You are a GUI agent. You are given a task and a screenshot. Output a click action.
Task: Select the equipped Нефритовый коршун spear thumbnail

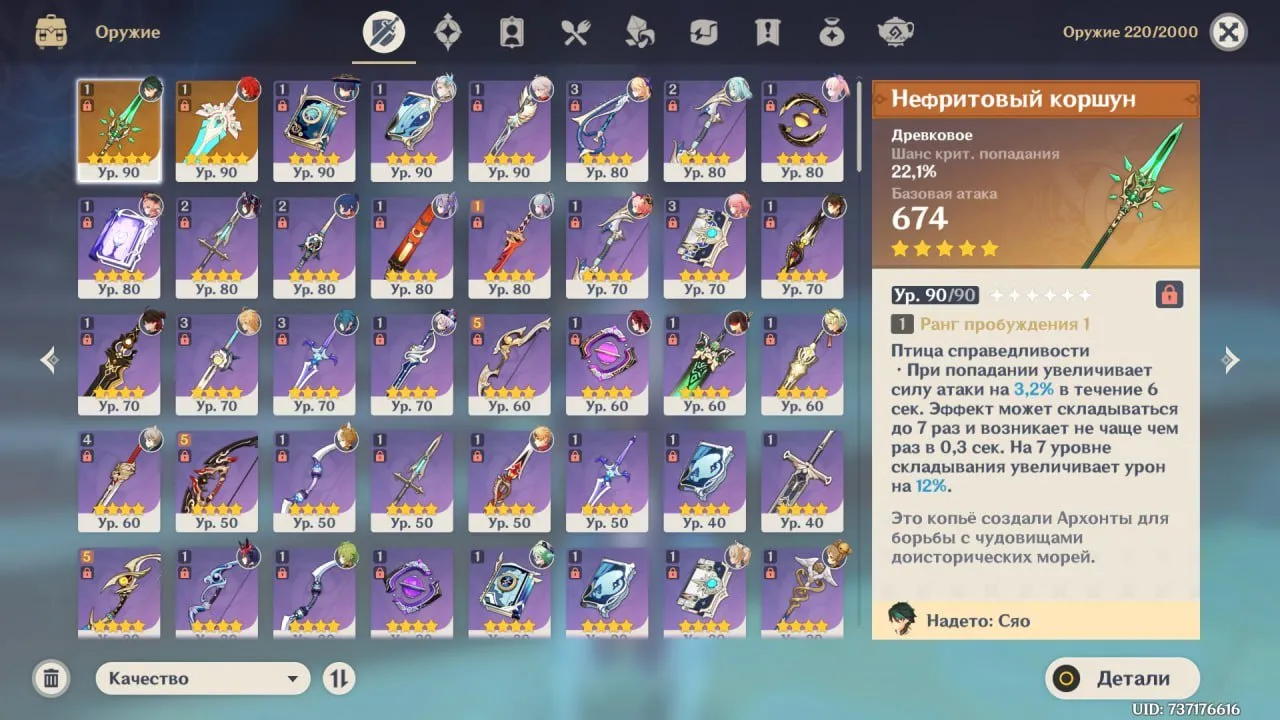(120, 128)
